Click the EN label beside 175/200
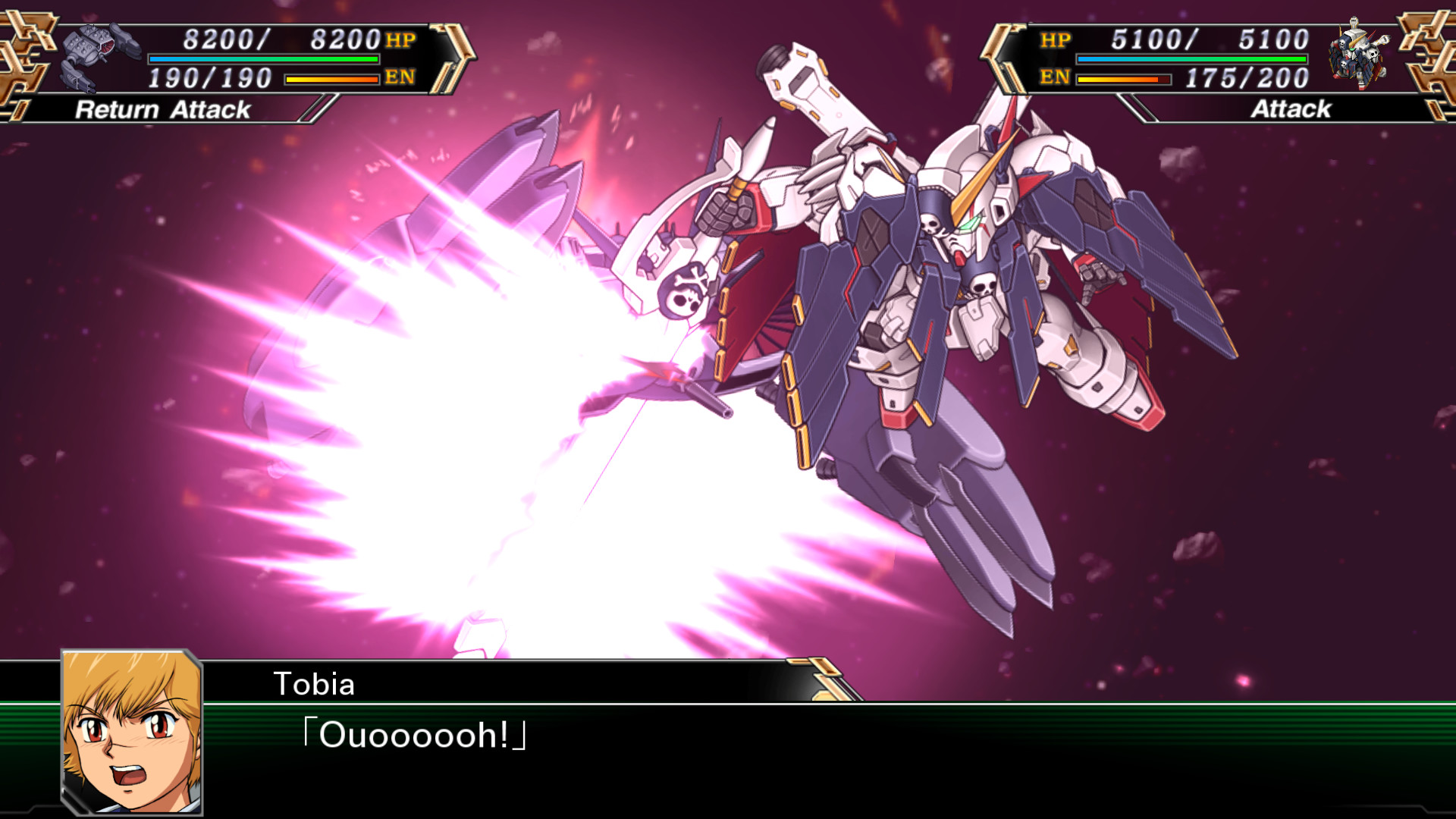Viewport: 1456px width, 819px height. [x=1054, y=77]
